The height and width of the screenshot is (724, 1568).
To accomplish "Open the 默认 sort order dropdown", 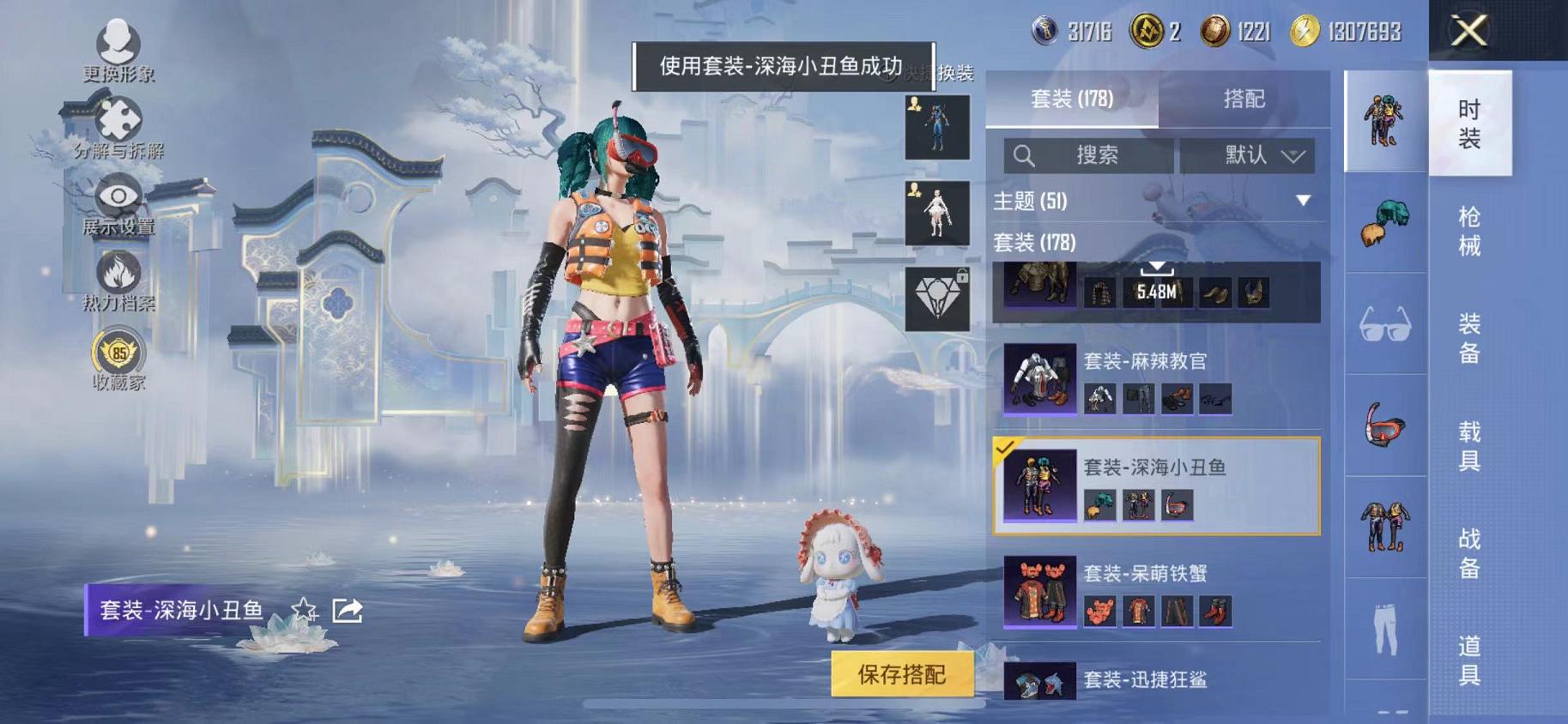I will tap(1250, 156).
